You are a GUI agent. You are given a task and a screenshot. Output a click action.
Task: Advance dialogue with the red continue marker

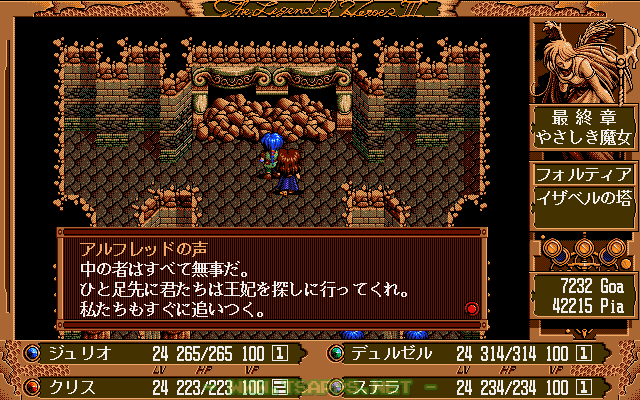click(472, 309)
